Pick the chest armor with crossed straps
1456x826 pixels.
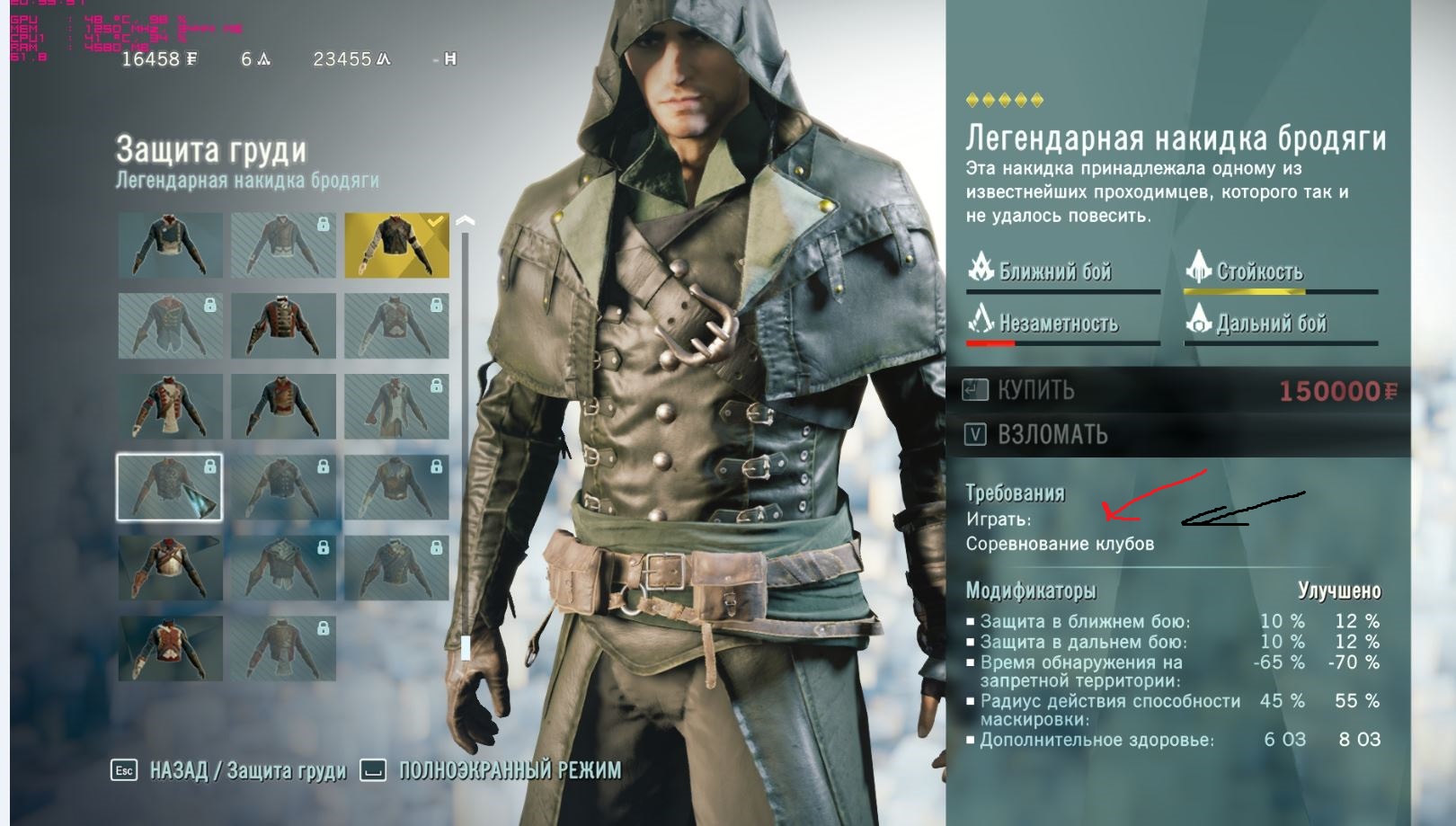(170, 568)
